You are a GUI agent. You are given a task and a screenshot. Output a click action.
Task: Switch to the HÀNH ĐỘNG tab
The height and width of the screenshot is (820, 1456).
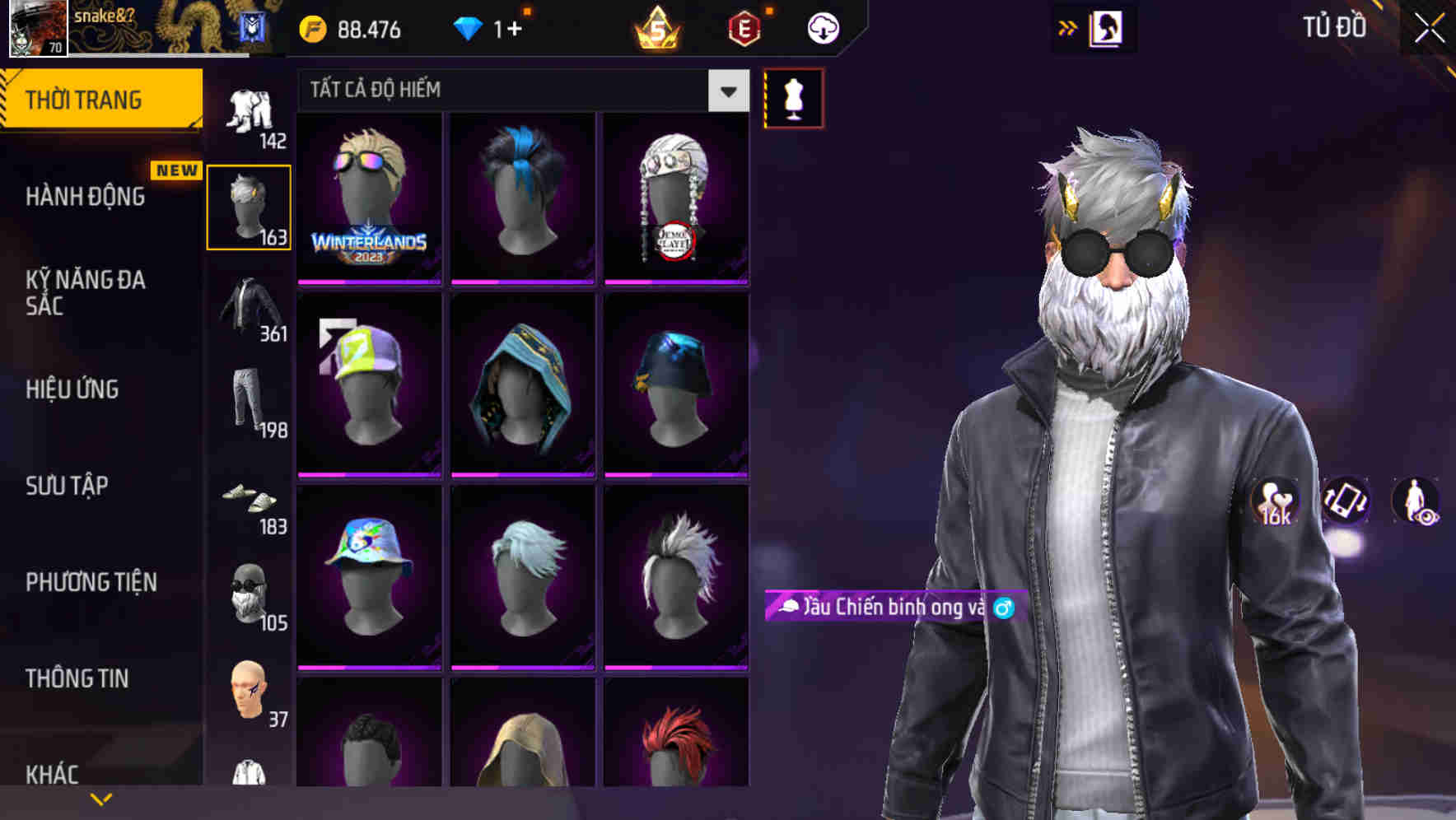(x=86, y=197)
